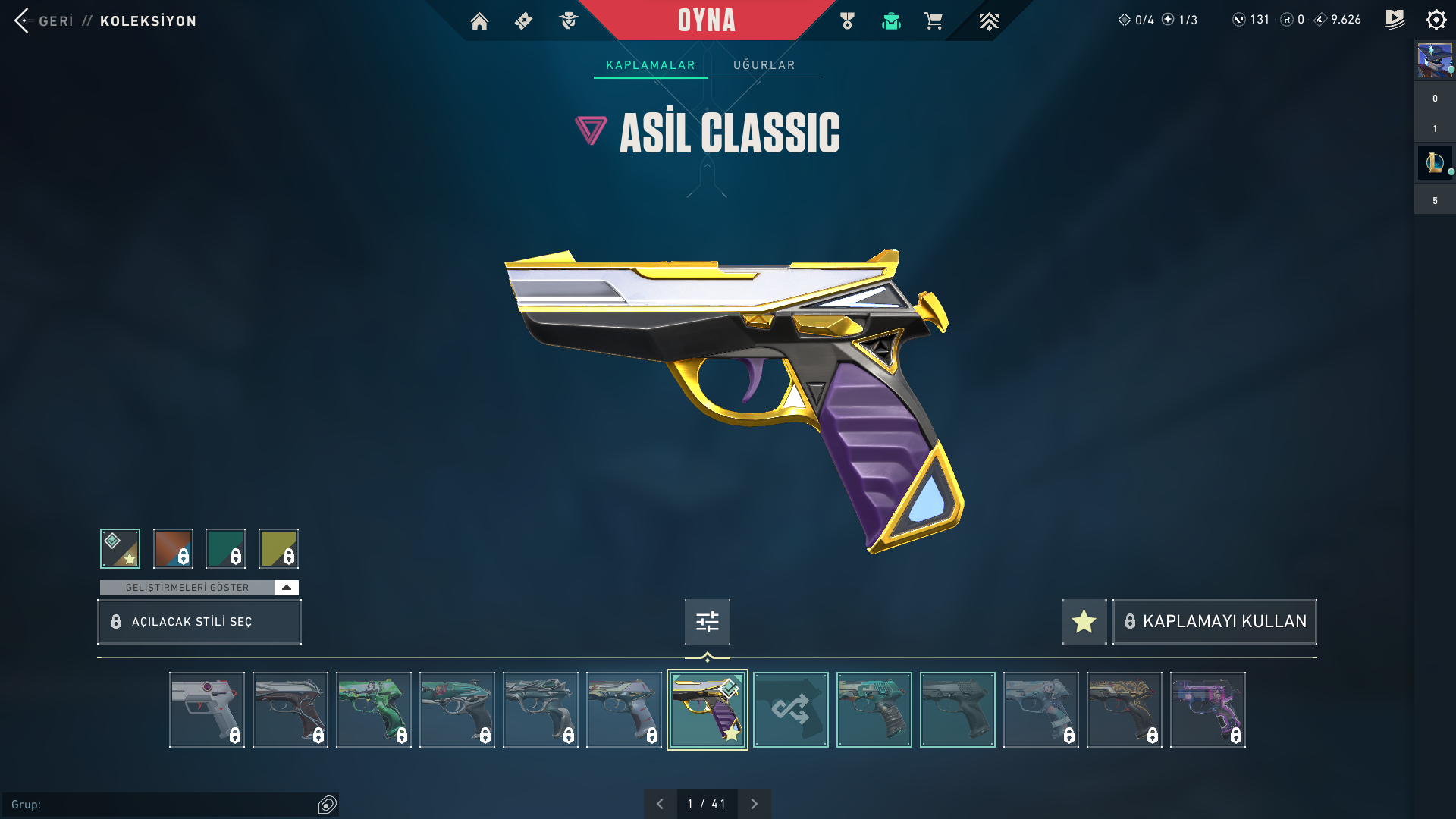Image resolution: width=1456 pixels, height=819 pixels.
Task: Open the settings gear
Action: (x=1436, y=20)
